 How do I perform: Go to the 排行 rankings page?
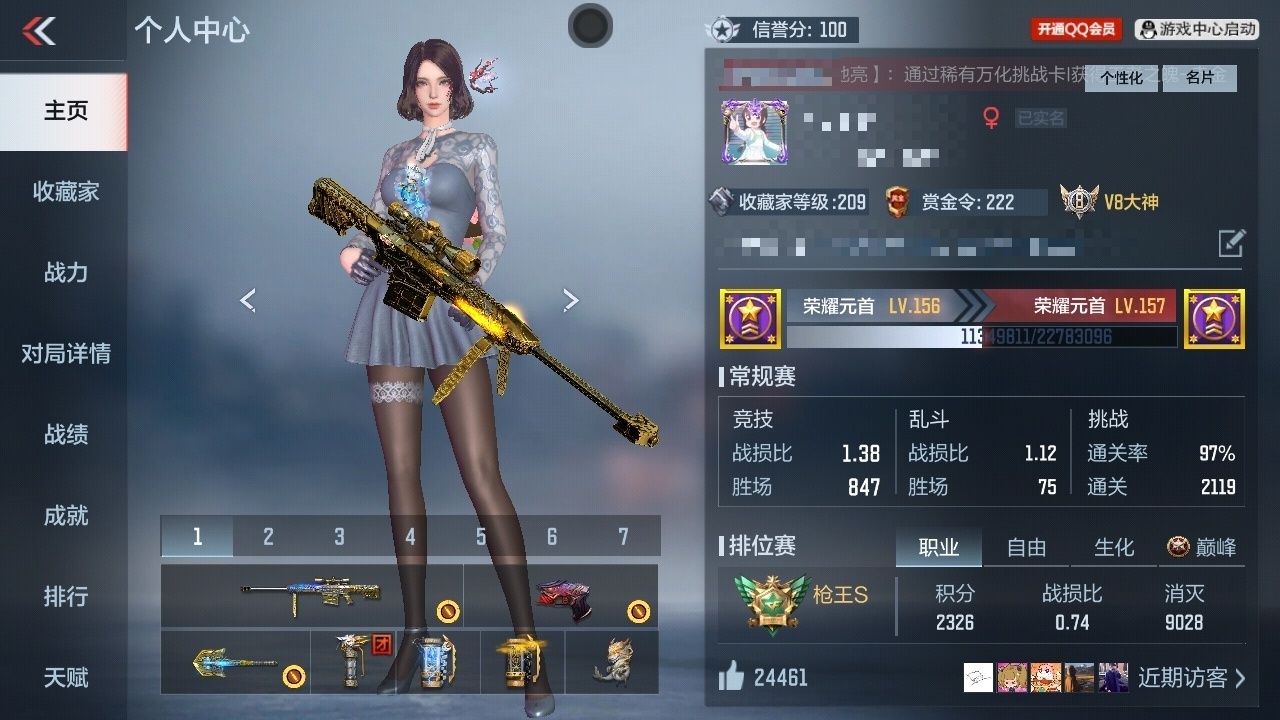(x=65, y=596)
